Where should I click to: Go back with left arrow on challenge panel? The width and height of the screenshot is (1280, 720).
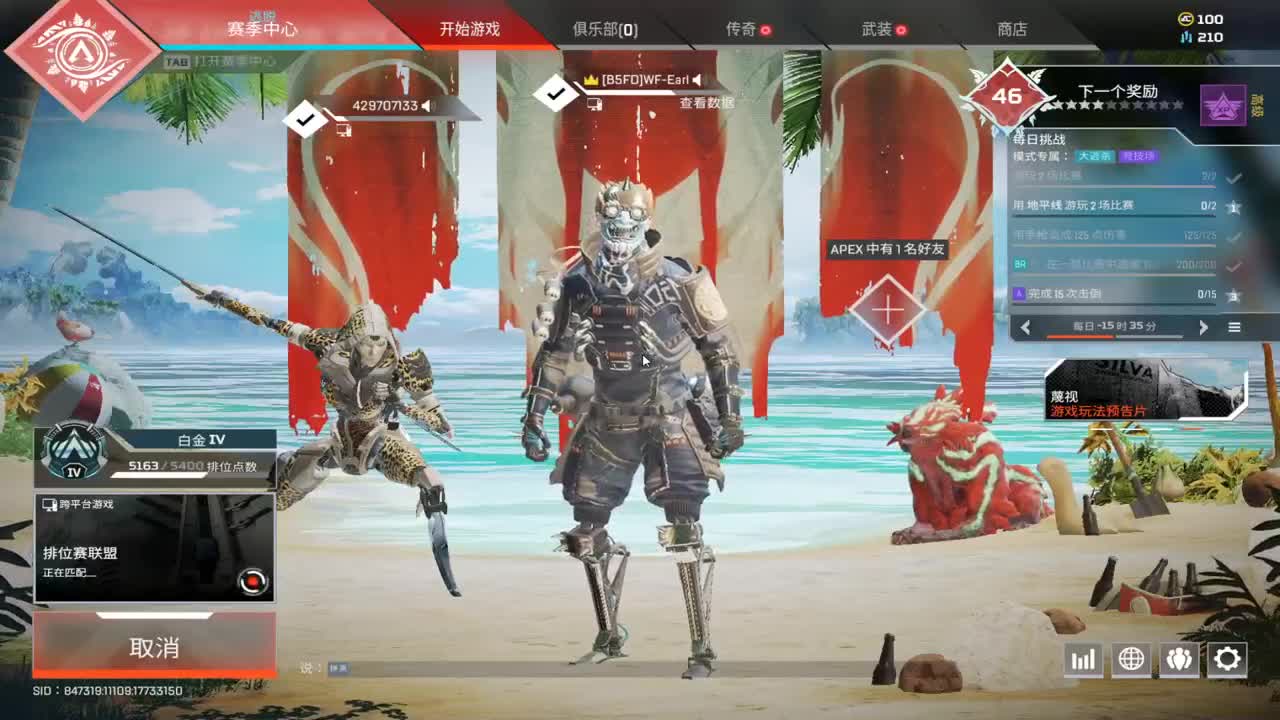click(1026, 327)
